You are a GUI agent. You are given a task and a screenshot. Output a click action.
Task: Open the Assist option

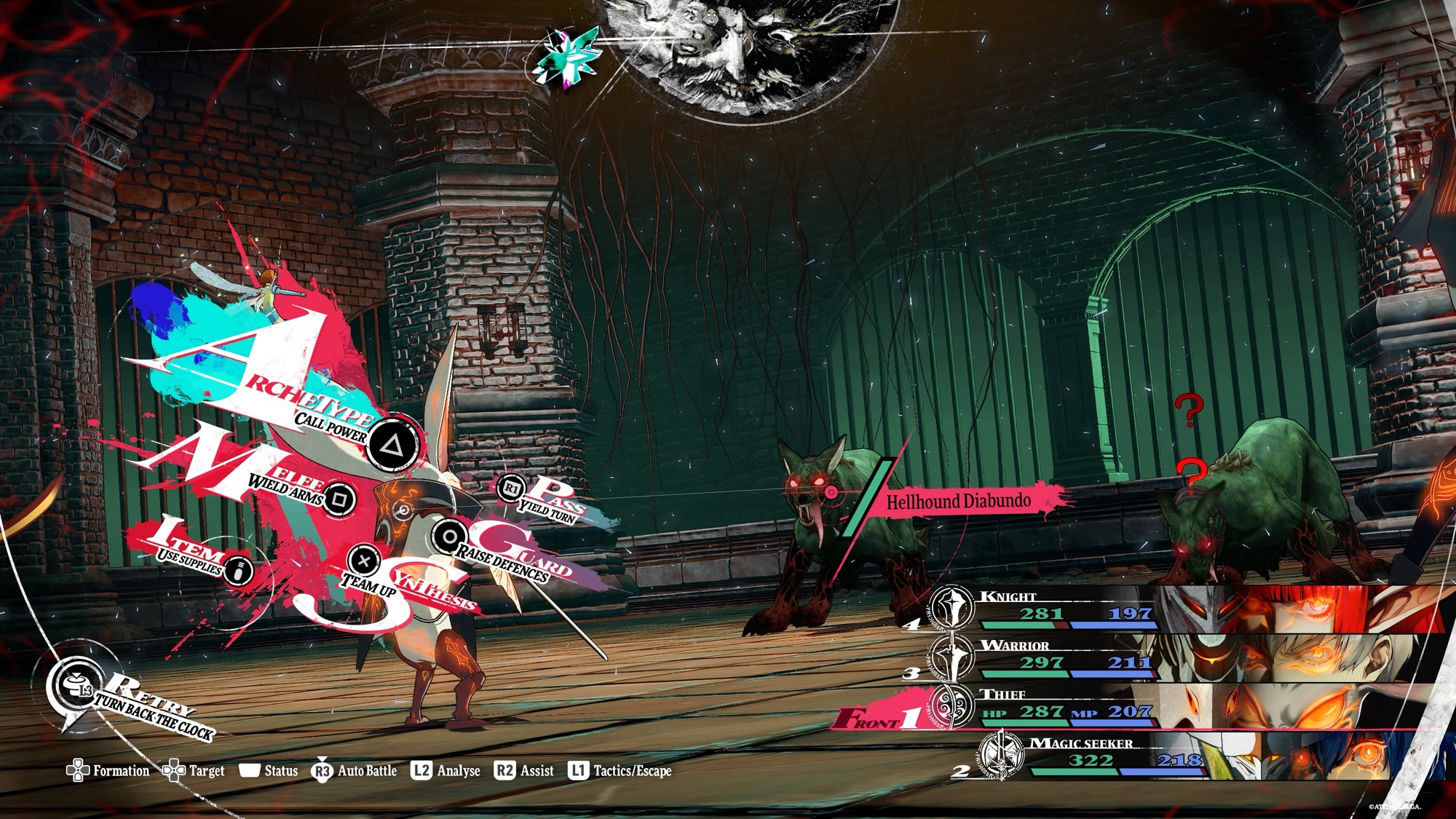pyautogui.click(x=524, y=771)
